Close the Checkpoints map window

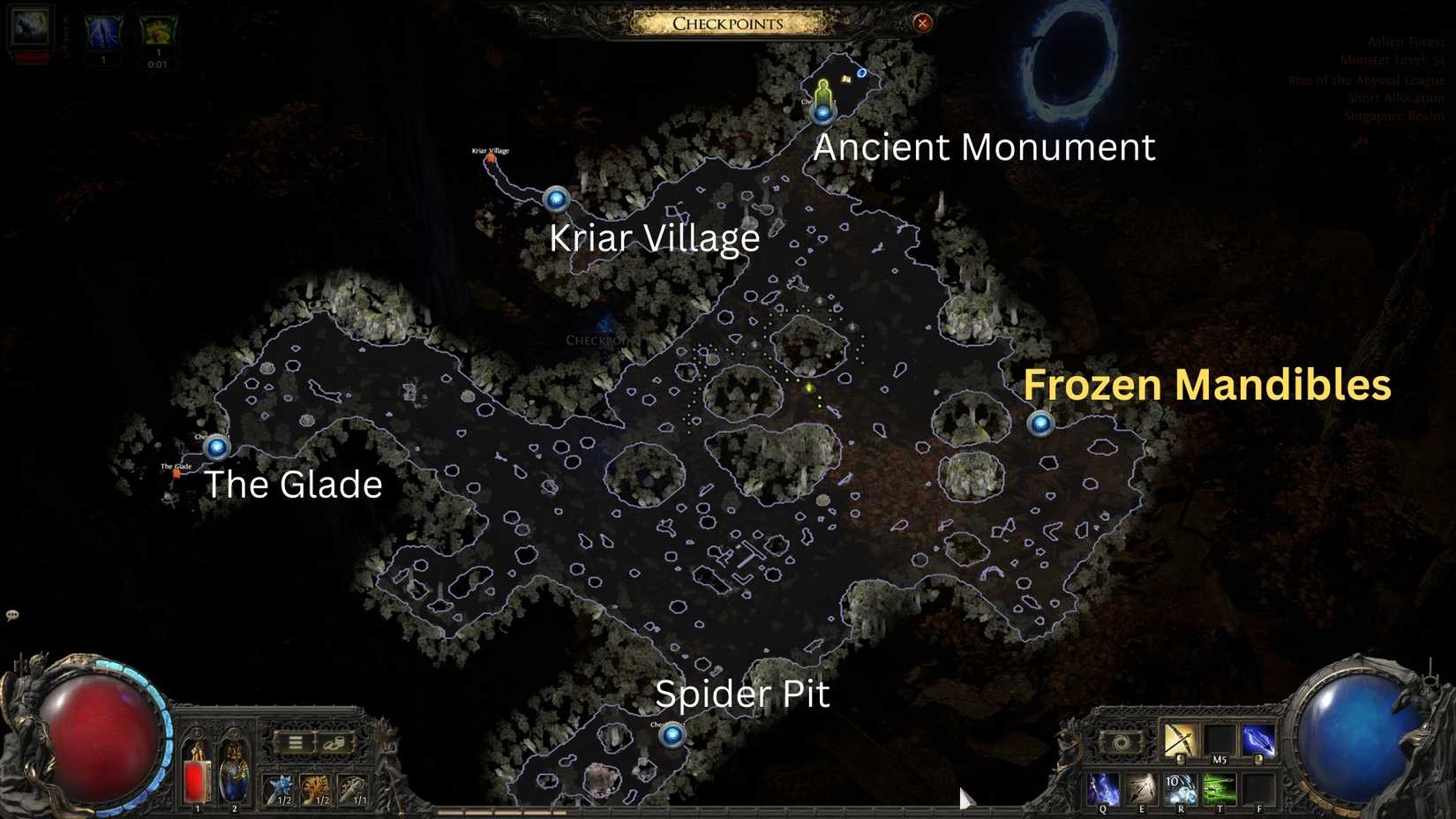pos(922,23)
